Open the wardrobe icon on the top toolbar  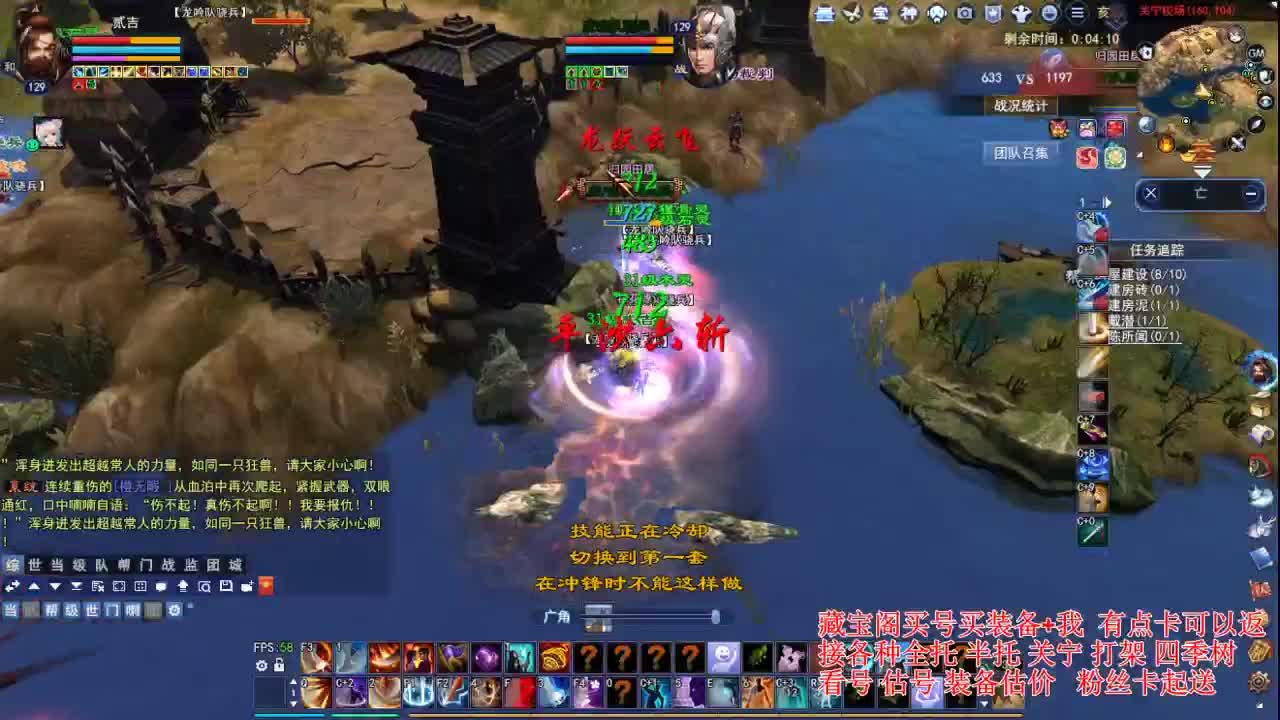(827, 14)
